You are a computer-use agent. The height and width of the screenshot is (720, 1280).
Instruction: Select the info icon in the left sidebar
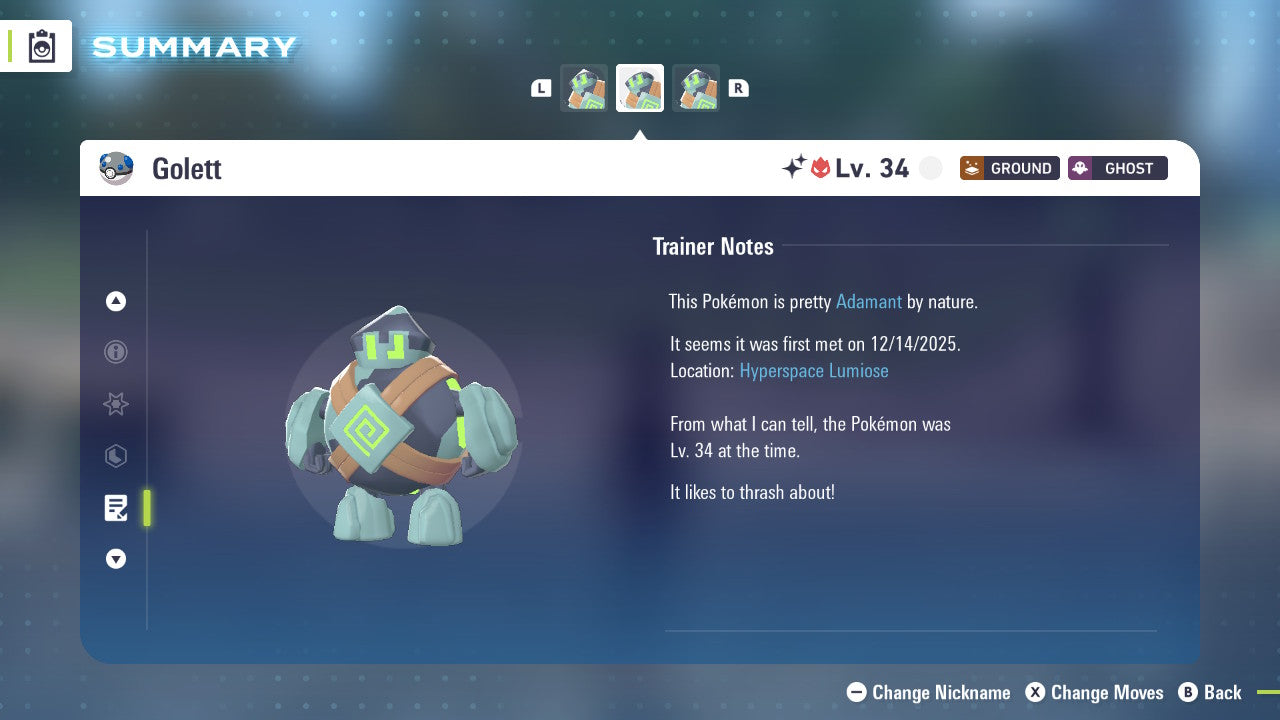116,352
